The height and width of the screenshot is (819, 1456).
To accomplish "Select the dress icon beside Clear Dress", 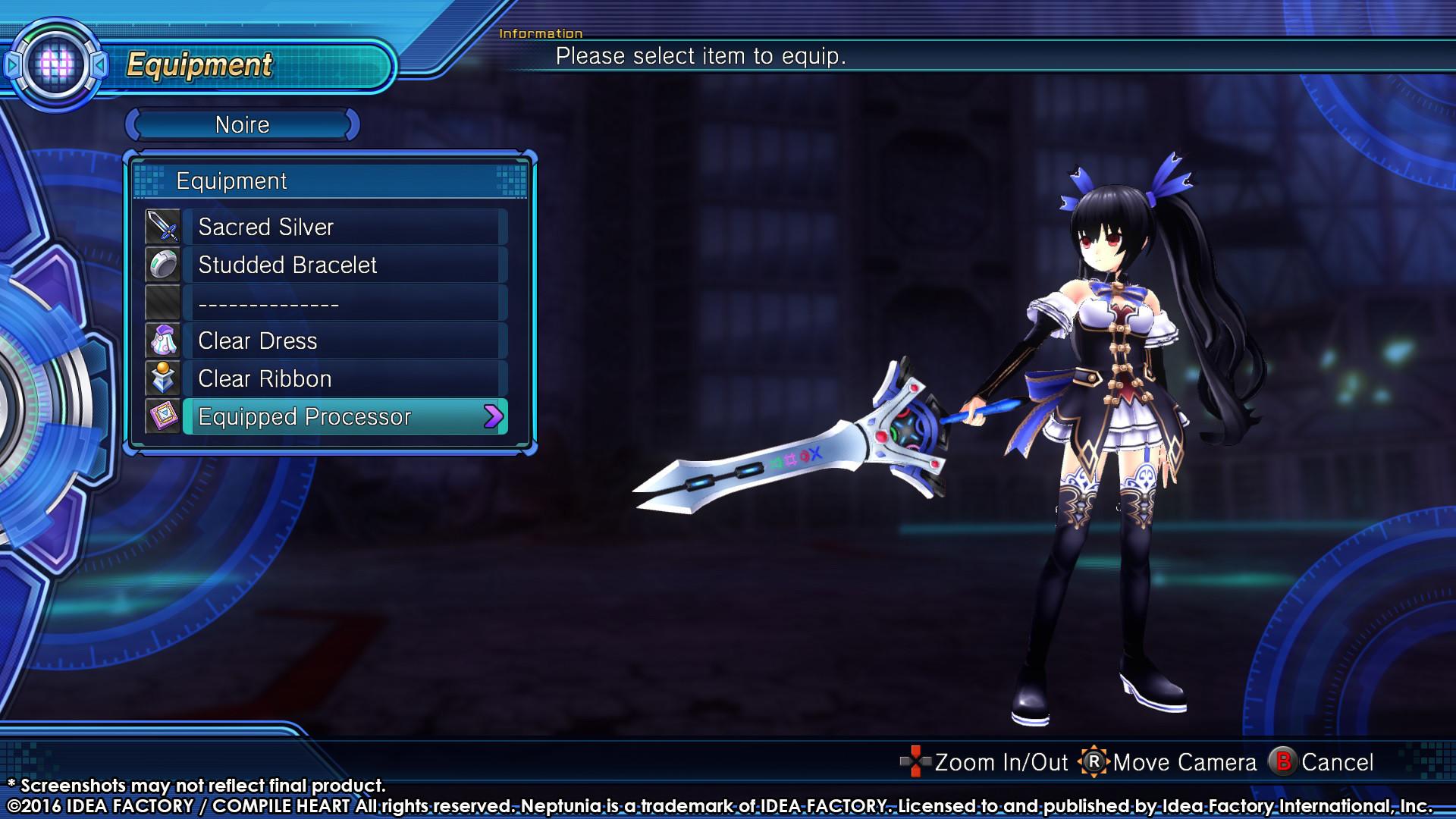I will pos(161,340).
